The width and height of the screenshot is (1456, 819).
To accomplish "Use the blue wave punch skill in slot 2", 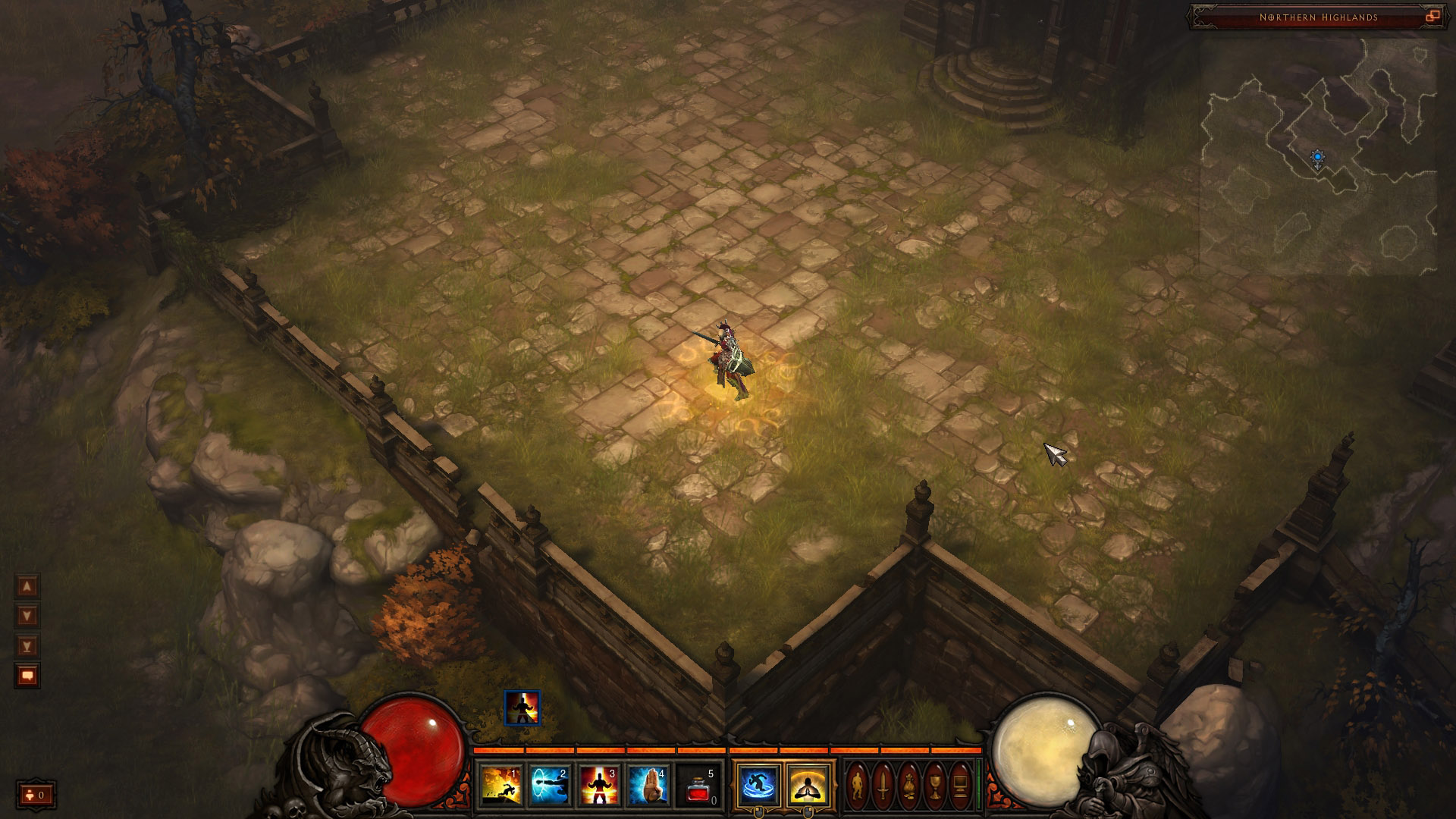I will pos(550,785).
